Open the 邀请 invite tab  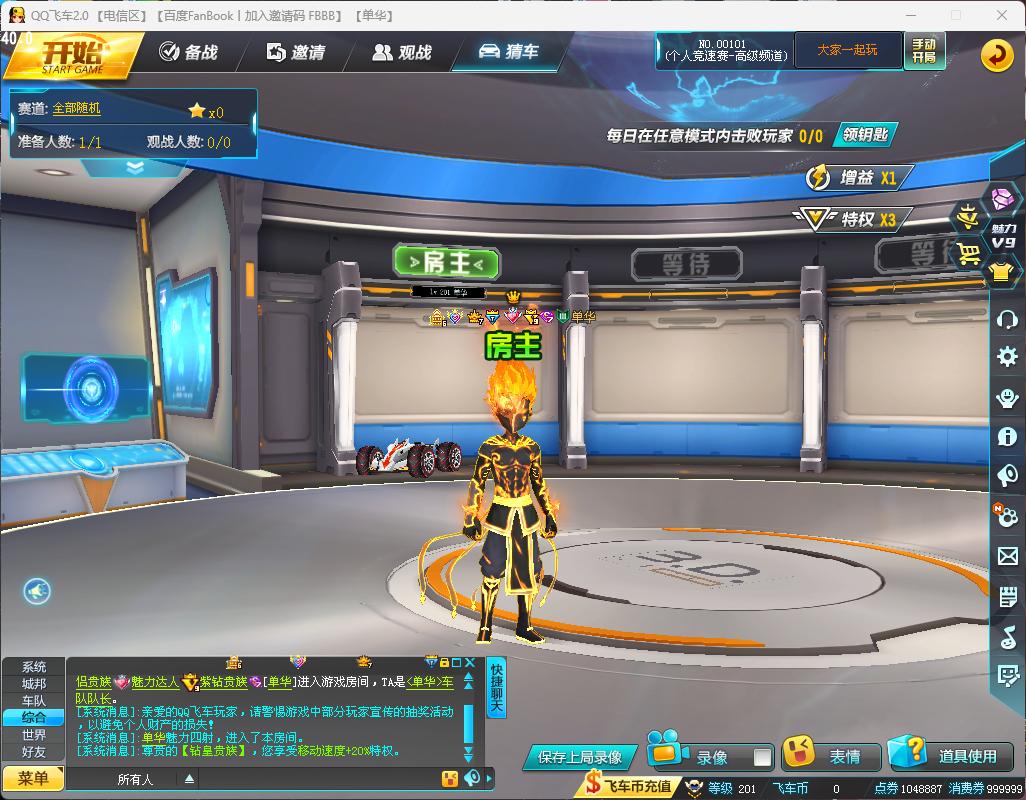coord(296,52)
